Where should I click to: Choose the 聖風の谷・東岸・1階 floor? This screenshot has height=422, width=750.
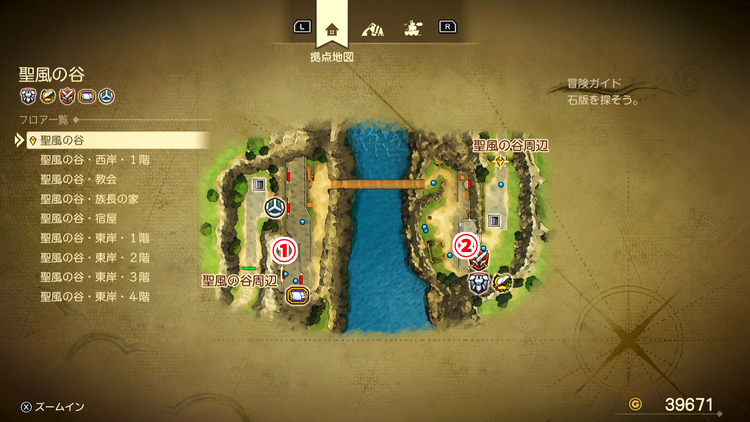pos(95,238)
